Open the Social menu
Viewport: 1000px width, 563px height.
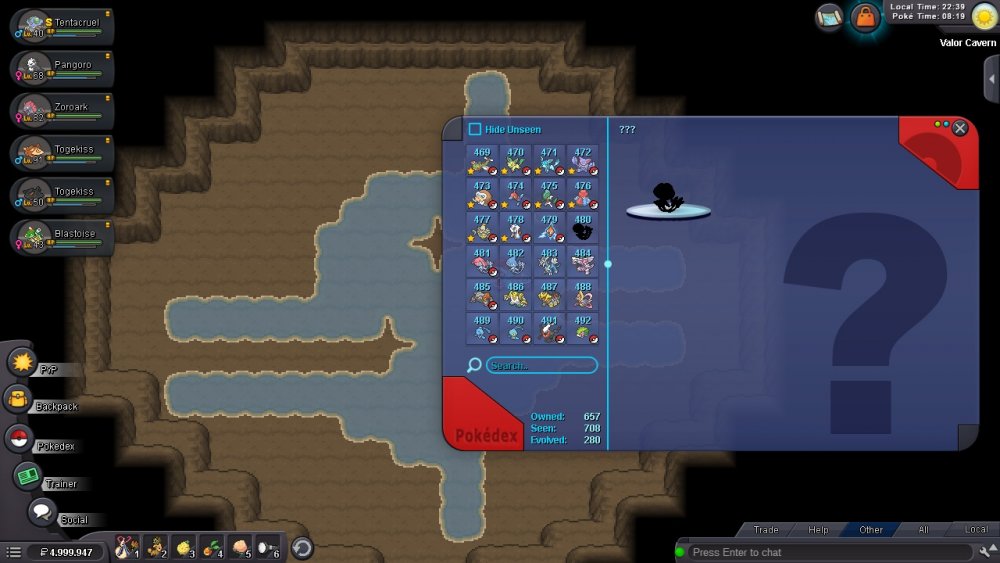coord(42,512)
